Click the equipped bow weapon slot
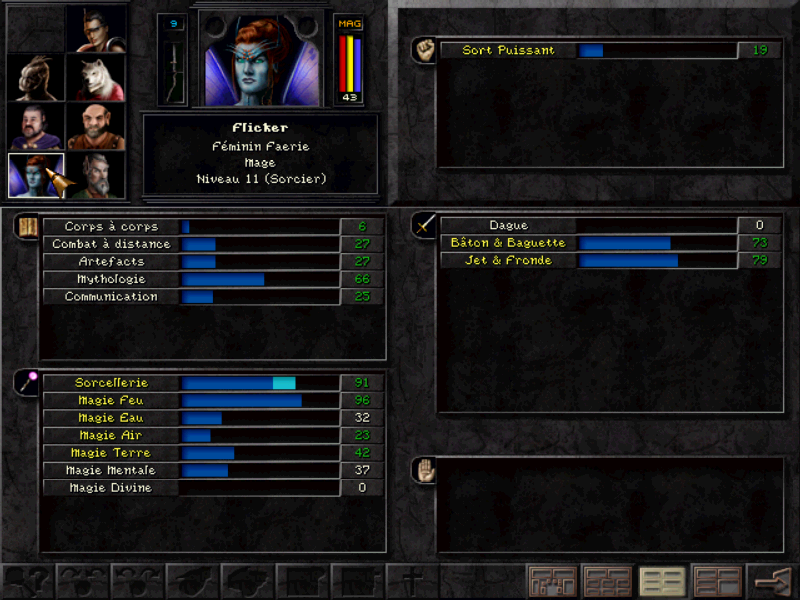Screen dimensions: 800x600 pyautogui.click(x=172, y=68)
